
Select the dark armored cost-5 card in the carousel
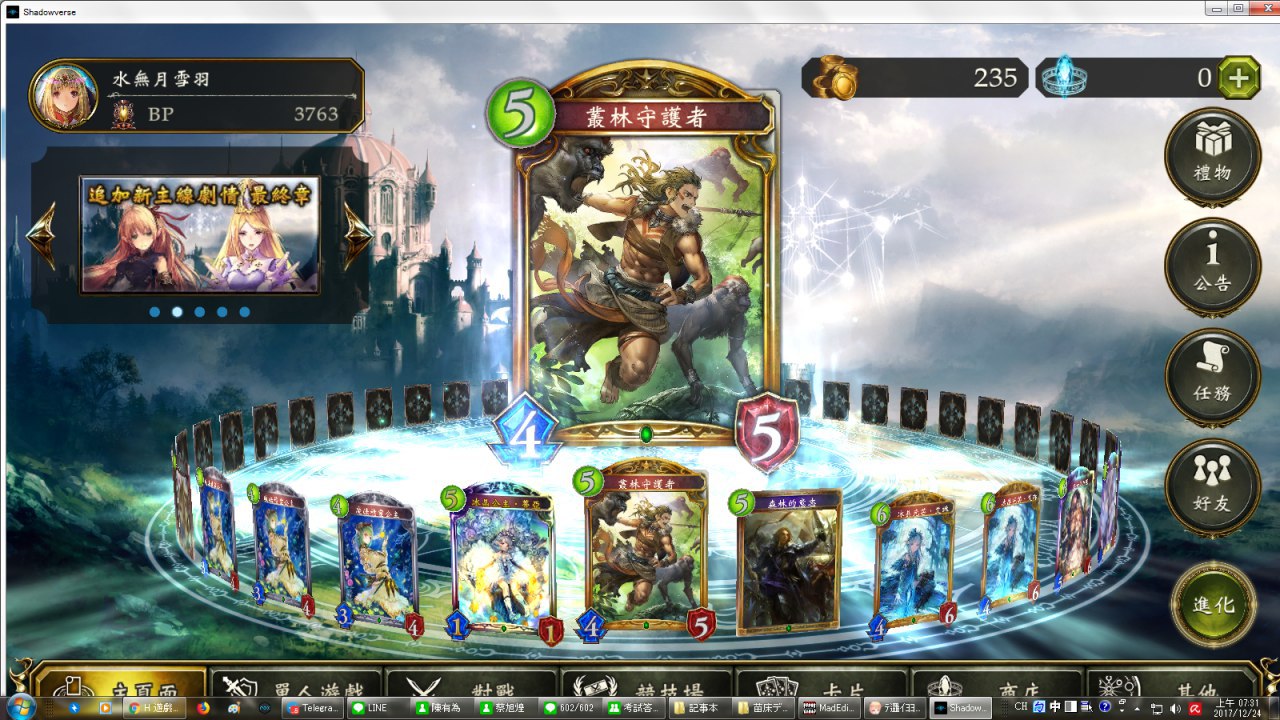[x=790, y=562]
